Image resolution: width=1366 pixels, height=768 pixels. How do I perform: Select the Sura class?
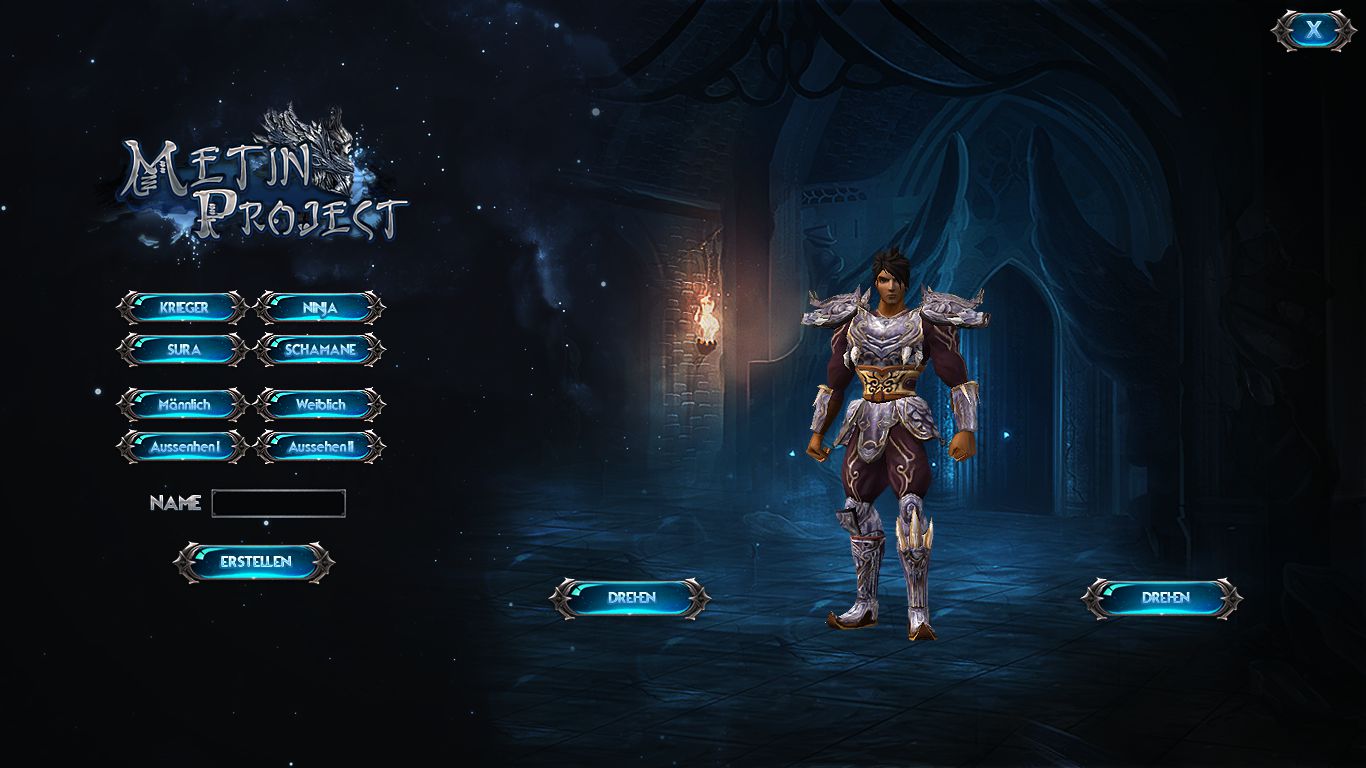(182, 350)
